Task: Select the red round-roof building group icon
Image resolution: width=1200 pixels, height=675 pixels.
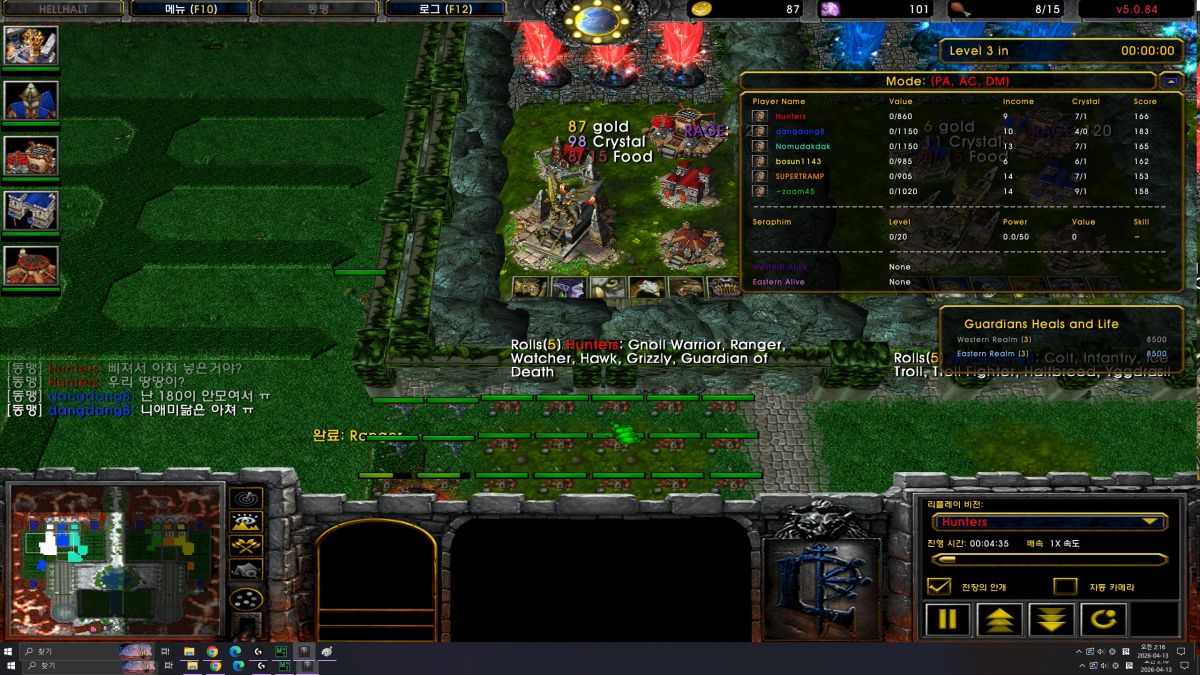Action: tap(31, 265)
